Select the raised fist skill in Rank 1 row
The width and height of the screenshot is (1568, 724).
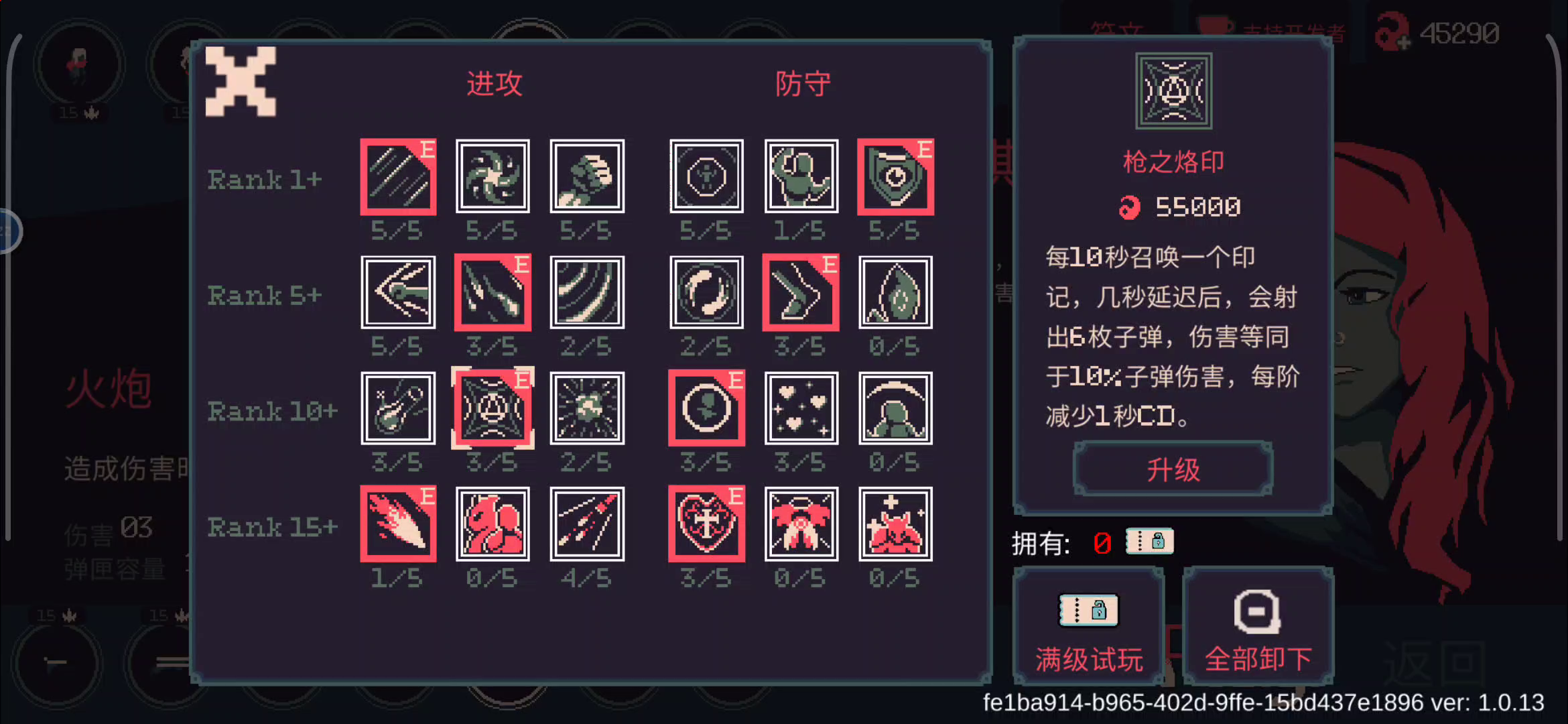pyautogui.click(x=586, y=176)
